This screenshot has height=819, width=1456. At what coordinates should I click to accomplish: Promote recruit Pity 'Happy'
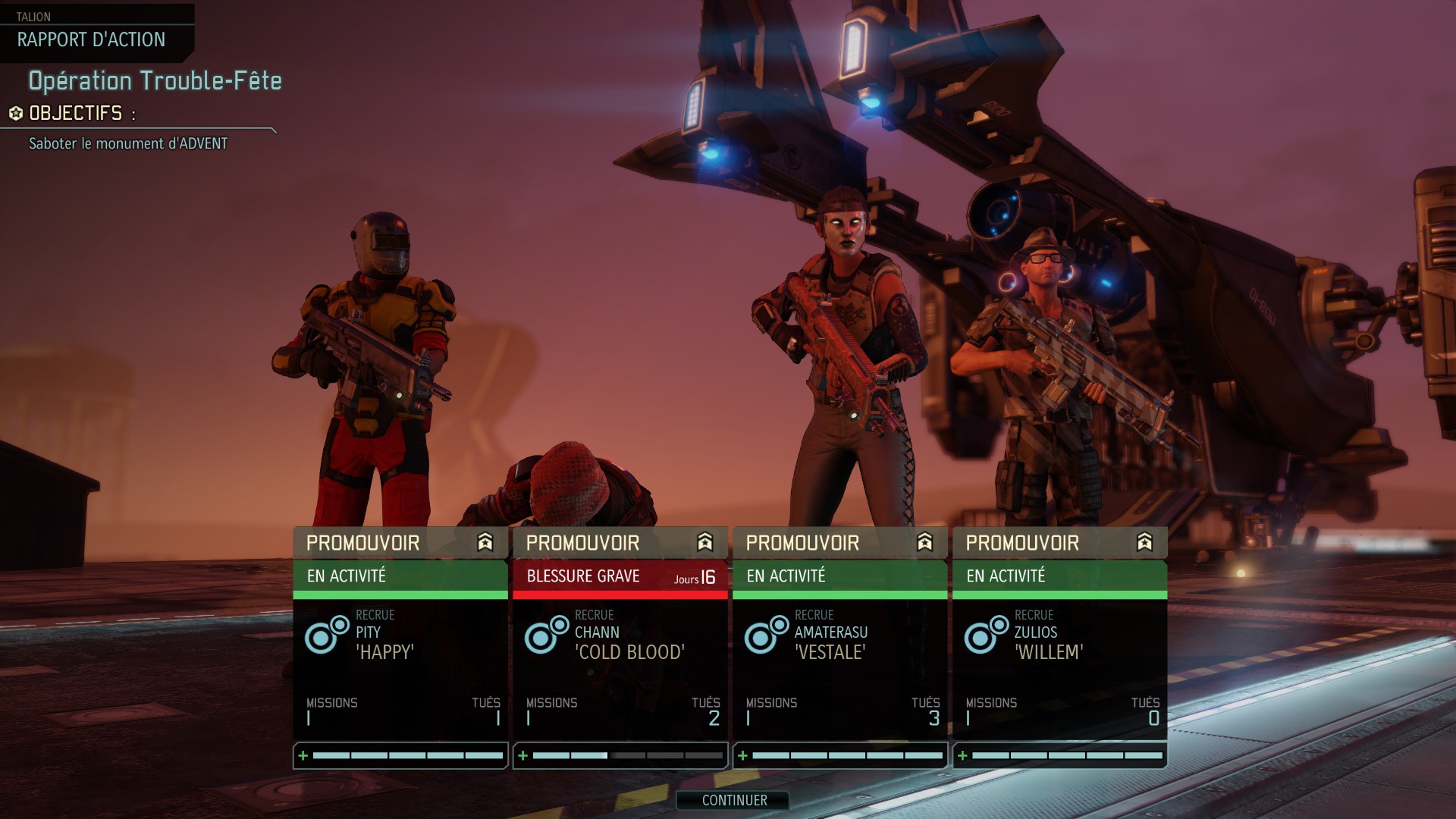[400, 543]
